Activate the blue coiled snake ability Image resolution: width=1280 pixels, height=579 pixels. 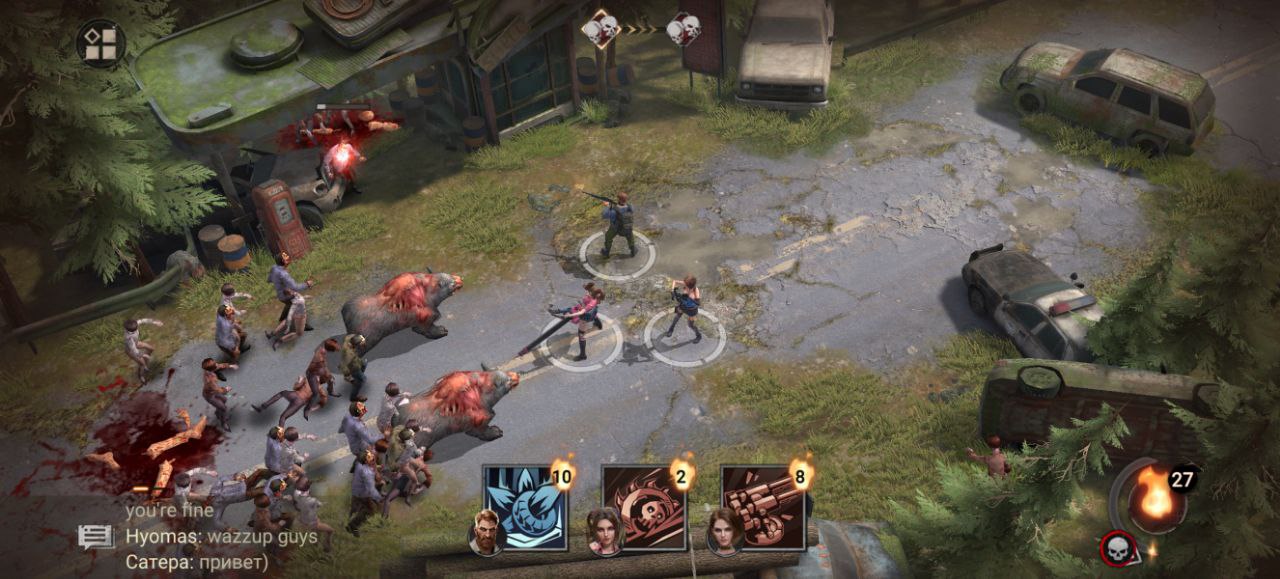(524, 507)
